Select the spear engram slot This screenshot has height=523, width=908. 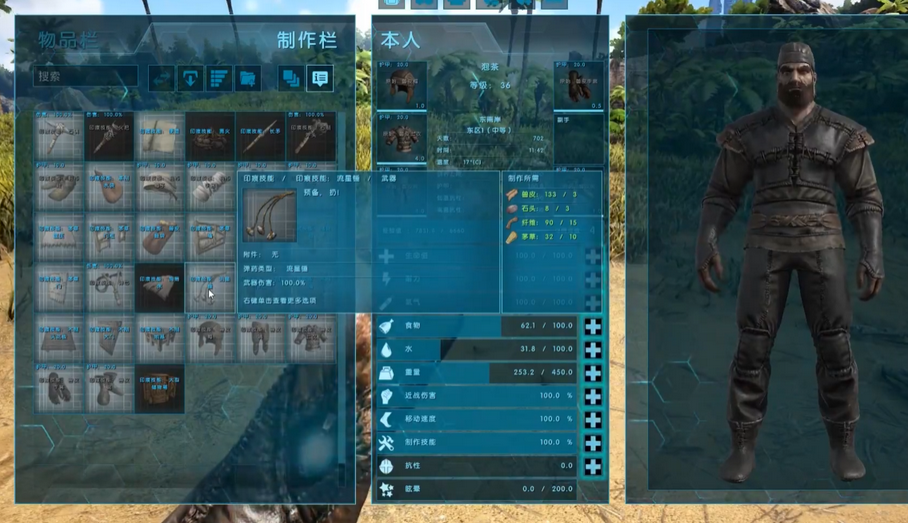[x=260, y=137]
